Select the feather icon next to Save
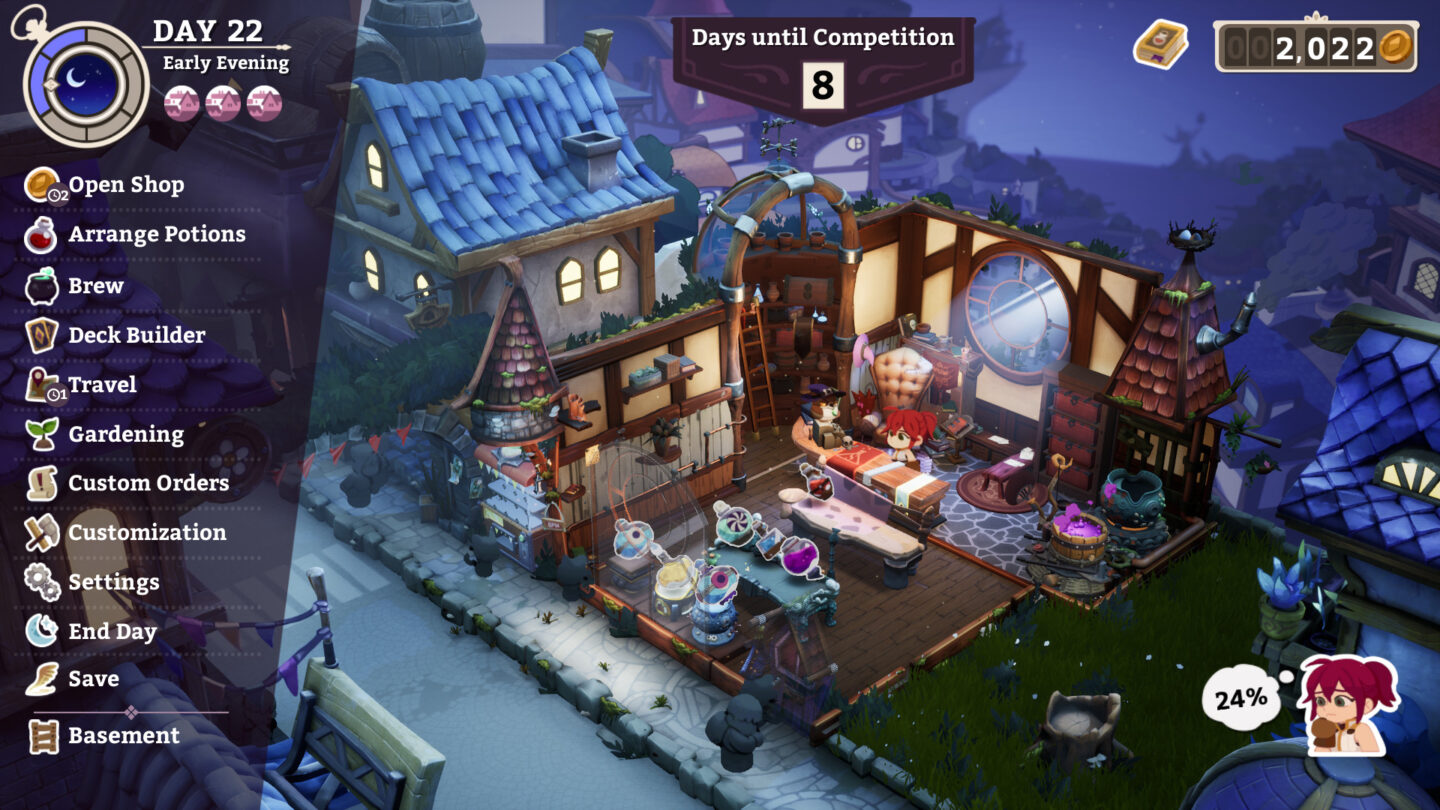Screen dimensions: 1440x810 pos(40,679)
